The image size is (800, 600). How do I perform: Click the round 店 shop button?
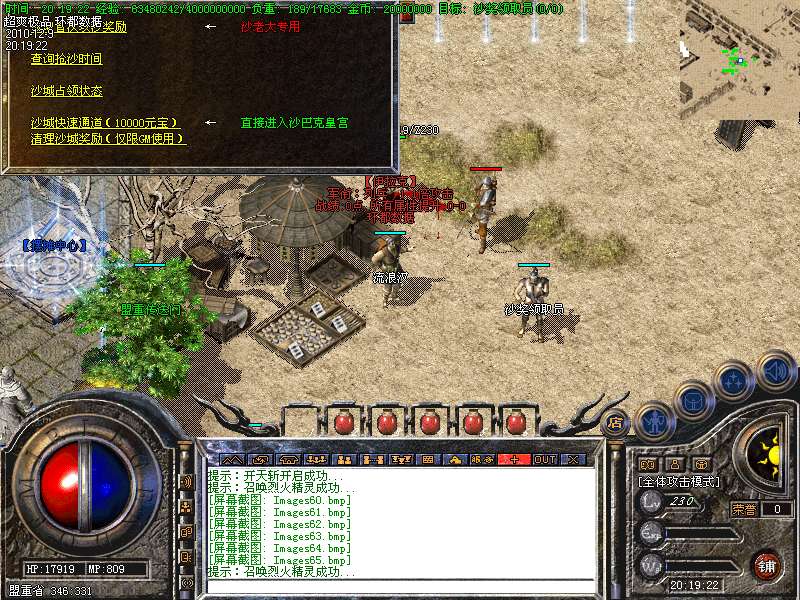pos(616,424)
